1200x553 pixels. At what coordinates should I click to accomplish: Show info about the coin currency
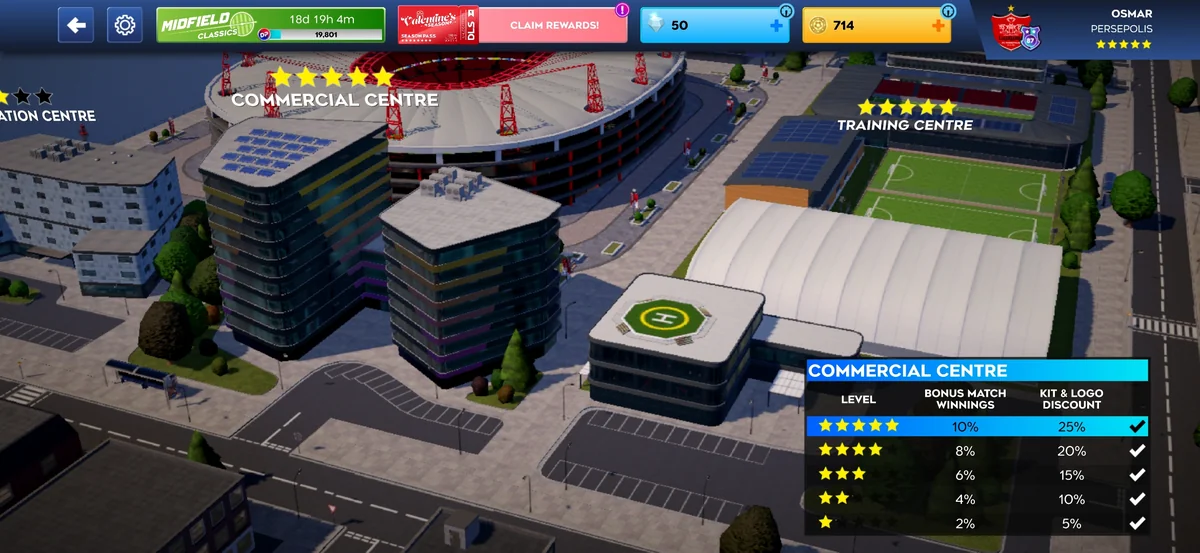click(947, 11)
